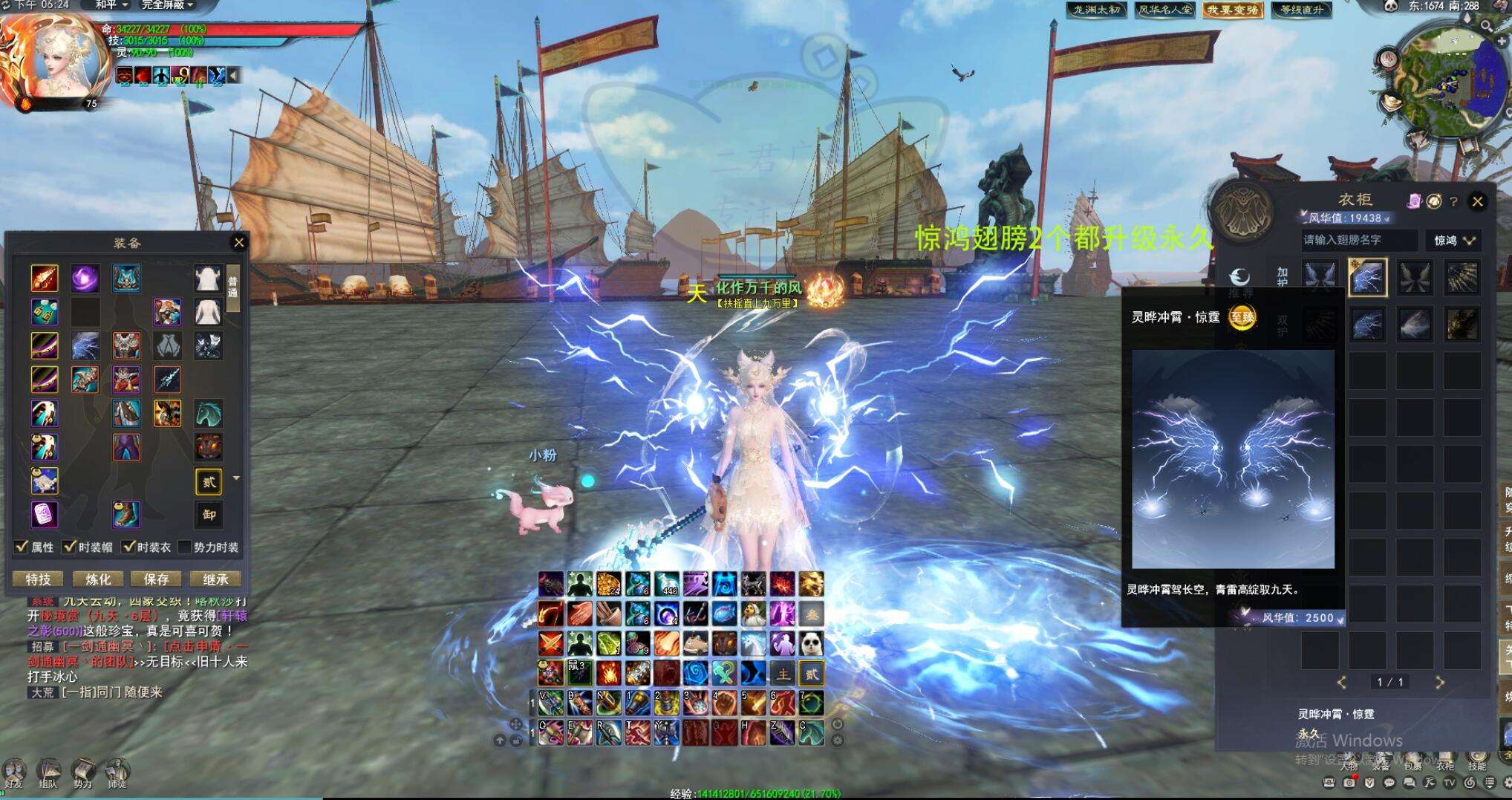Viewport: 1512px width, 800px height.
Task: Select the horse mount equipment slot
Action: tap(209, 413)
